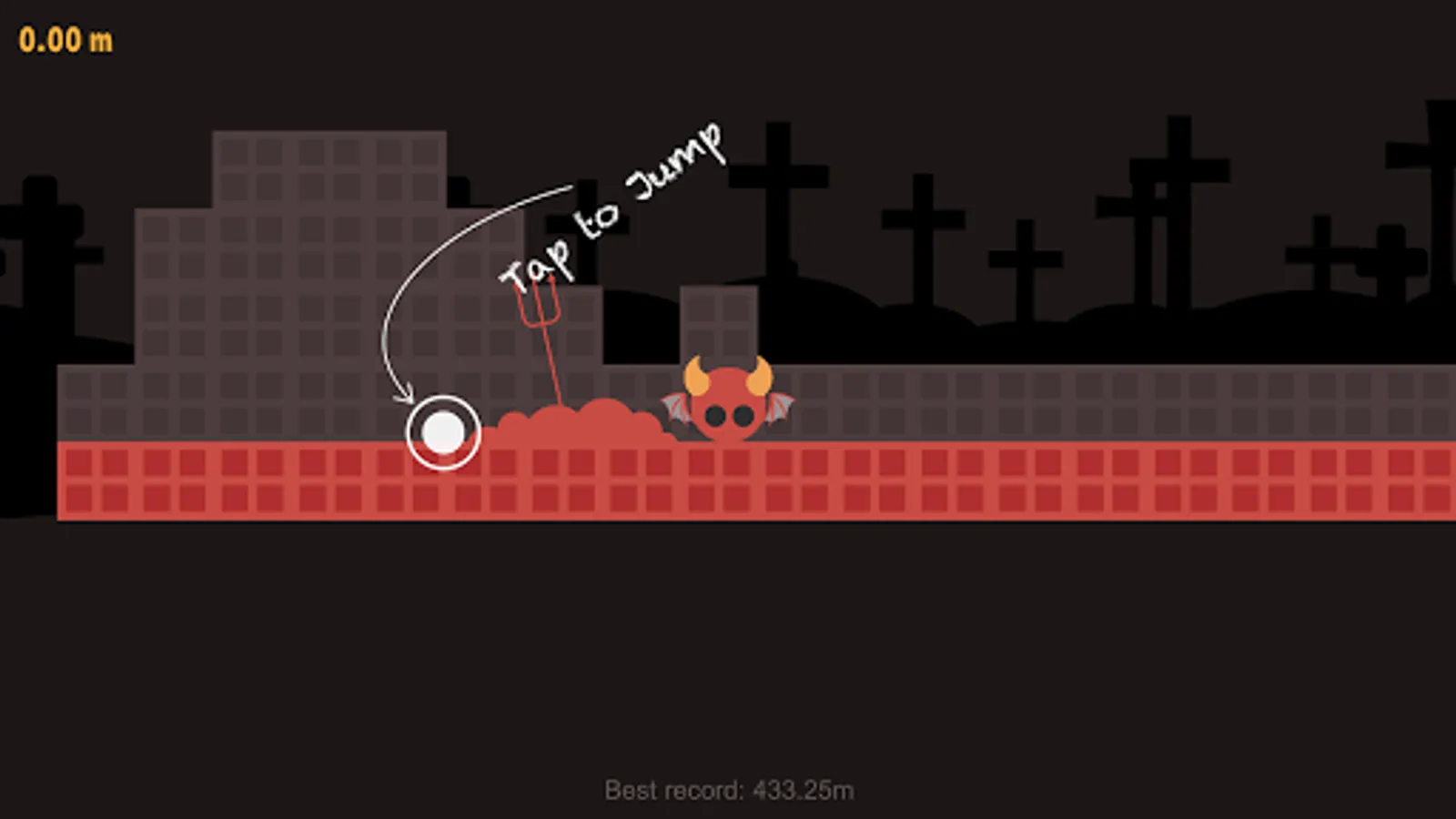Click the distance counter showing 0.00 m

(66, 38)
